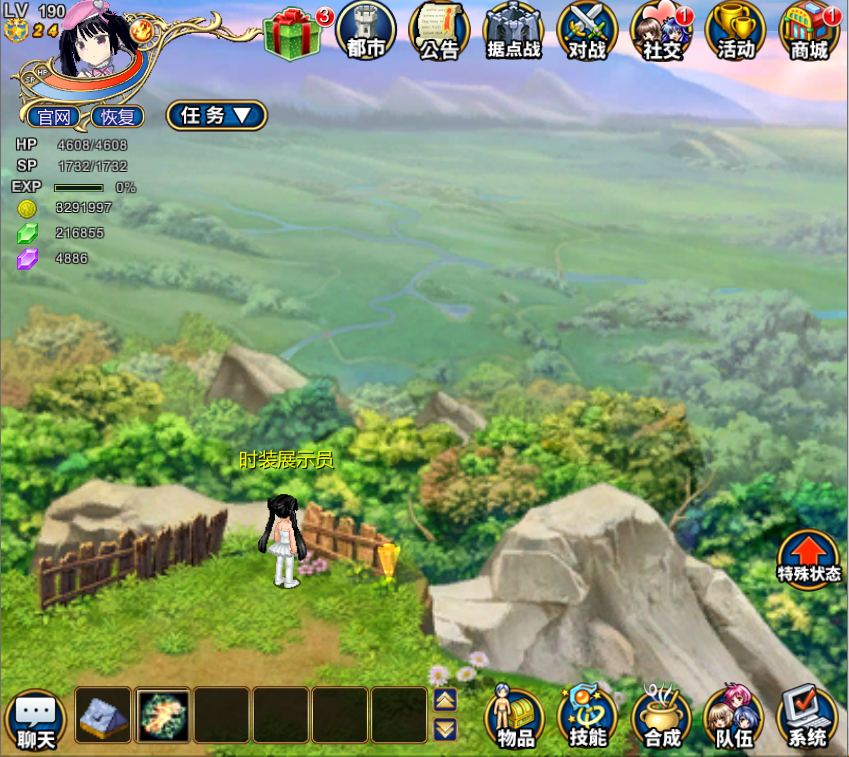Click the hotbar page up arrow
This screenshot has width=849, height=757.
[445, 700]
